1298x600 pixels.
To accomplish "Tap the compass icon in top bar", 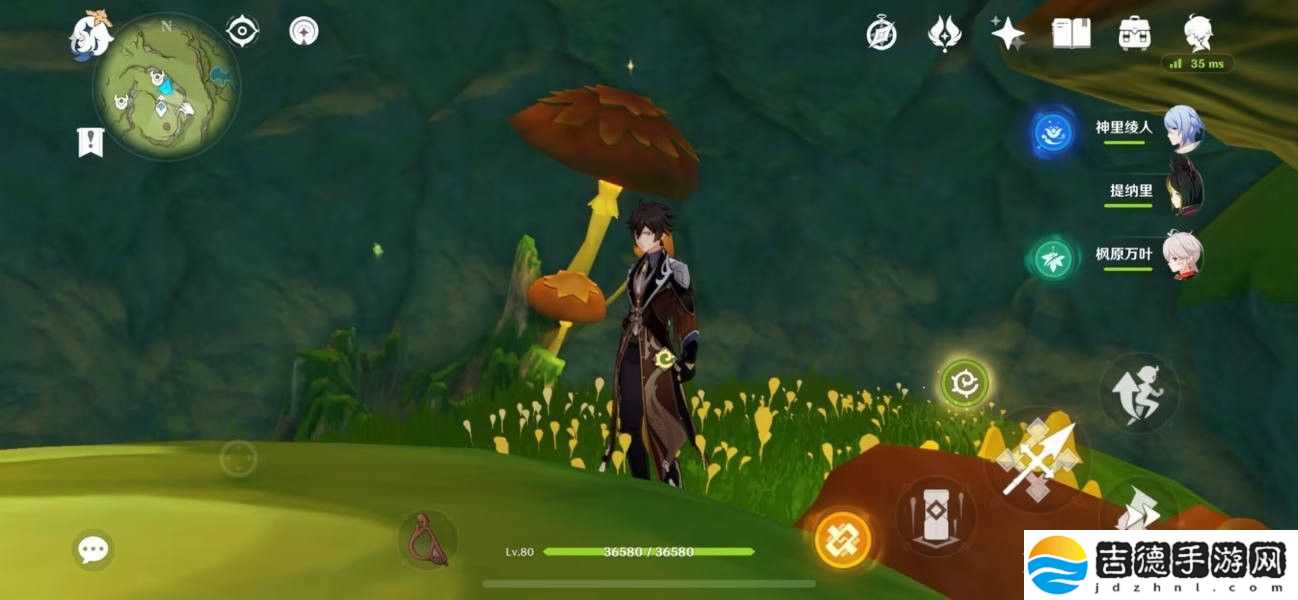I will click(881, 34).
